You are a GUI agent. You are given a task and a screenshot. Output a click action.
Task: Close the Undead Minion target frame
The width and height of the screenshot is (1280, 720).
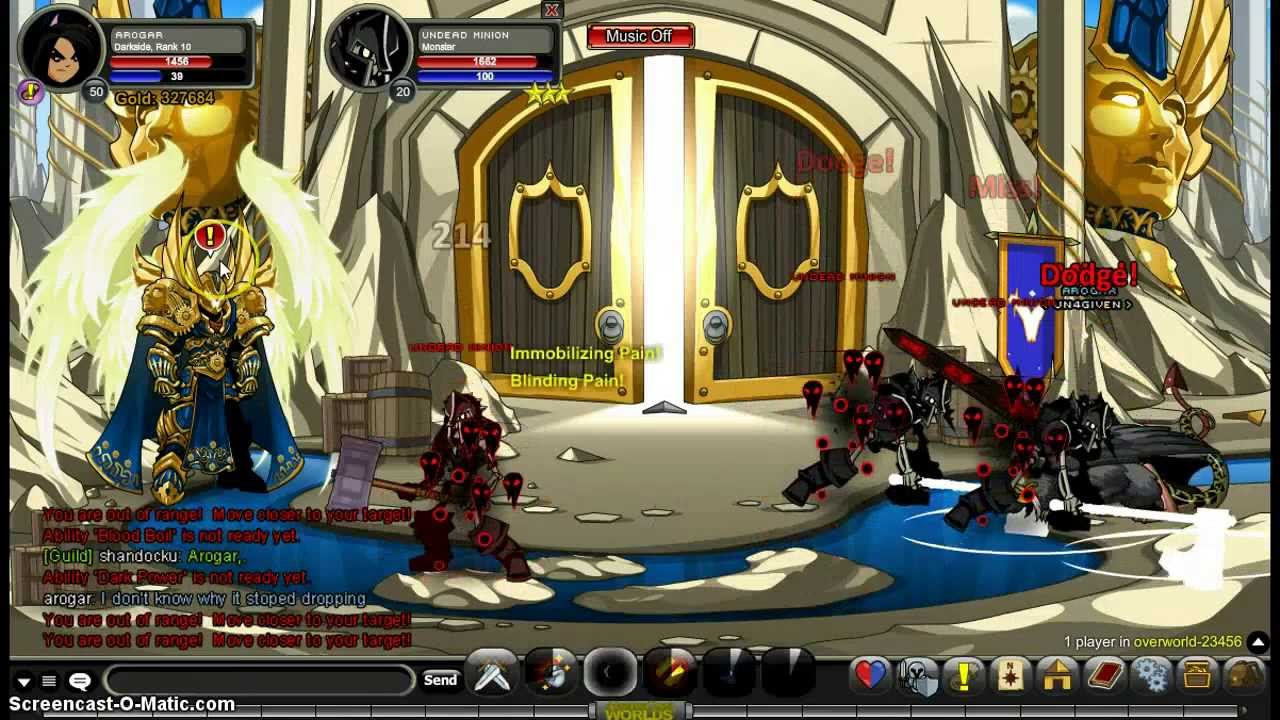(551, 10)
